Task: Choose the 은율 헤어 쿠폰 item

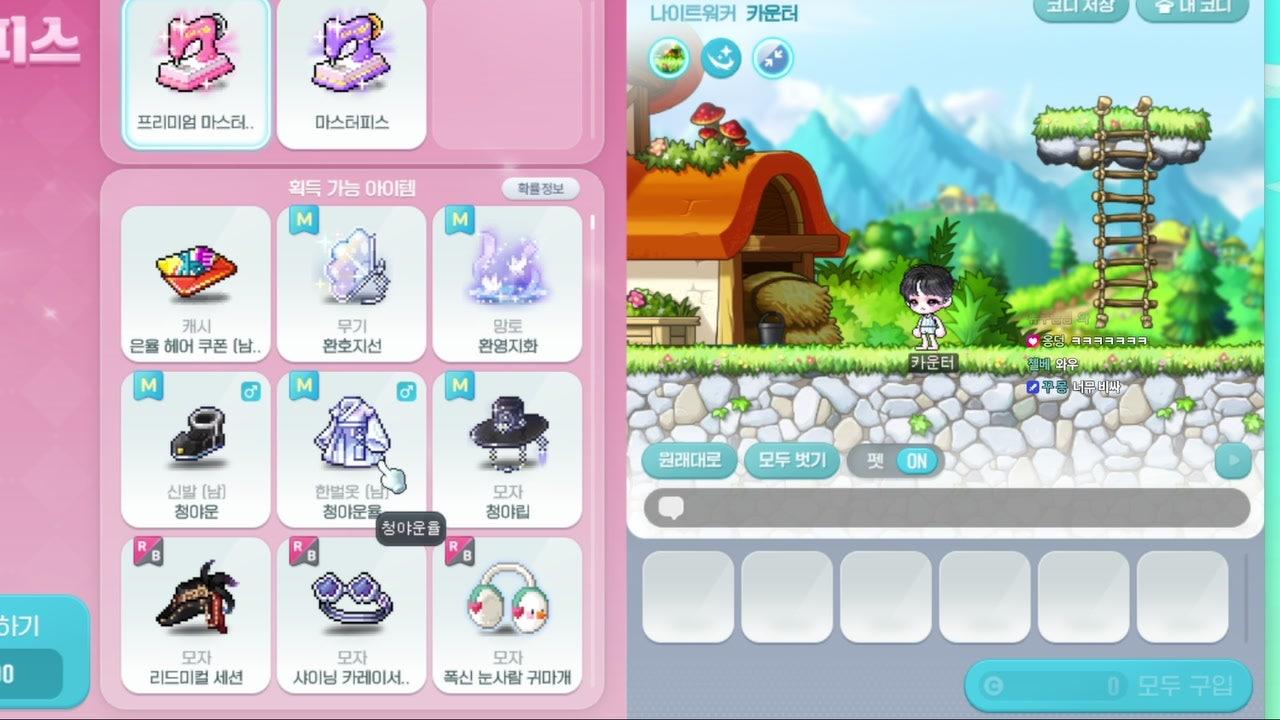Action: tap(196, 283)
